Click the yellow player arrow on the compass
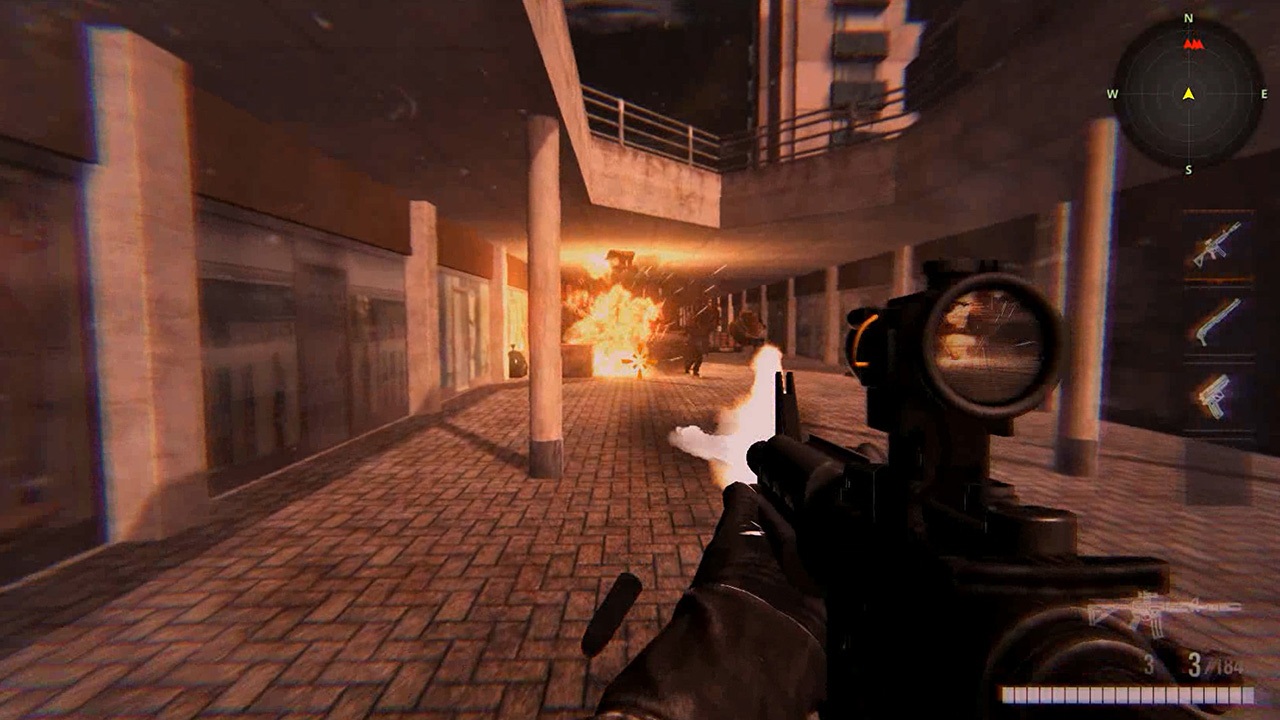1280x720 pixels. click(1188, 94)
